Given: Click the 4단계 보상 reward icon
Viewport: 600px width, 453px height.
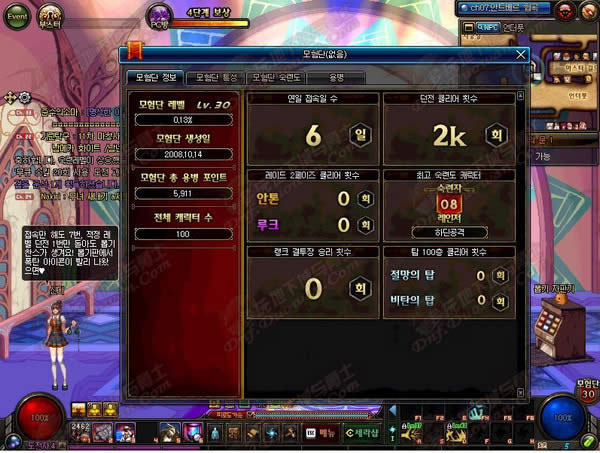Looking at the screenshot, I should (161, 14).
